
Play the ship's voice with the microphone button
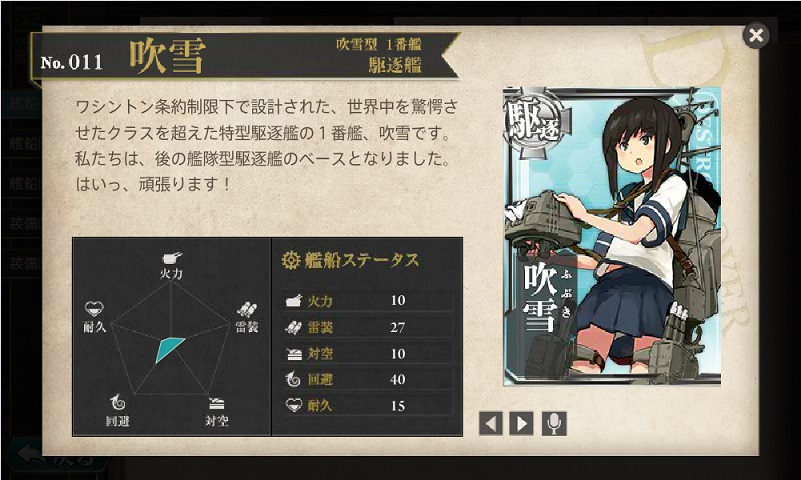pos(554,423)
